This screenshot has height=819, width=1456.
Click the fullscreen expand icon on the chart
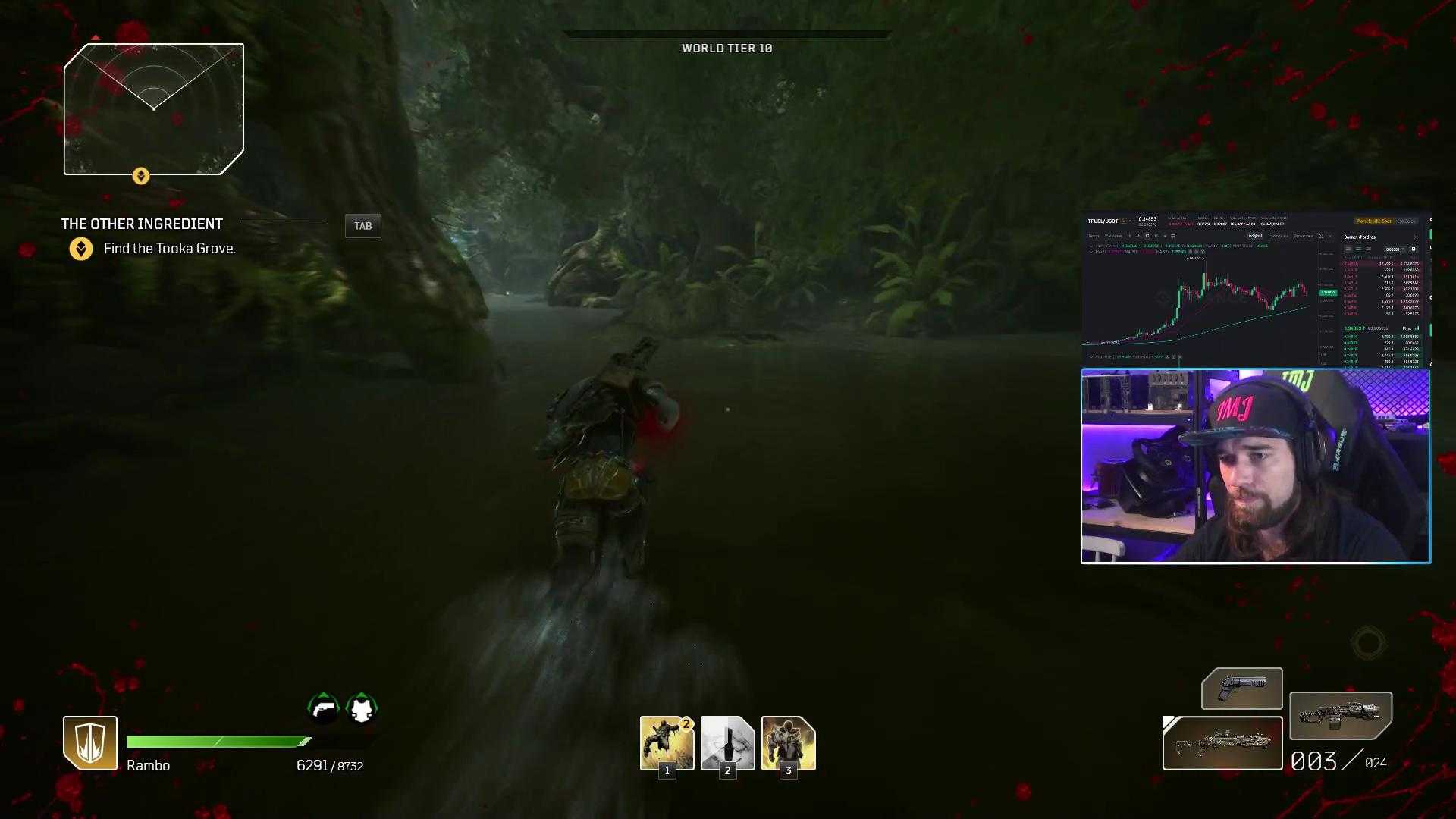pyautogui.click(x=1321, y=237)
